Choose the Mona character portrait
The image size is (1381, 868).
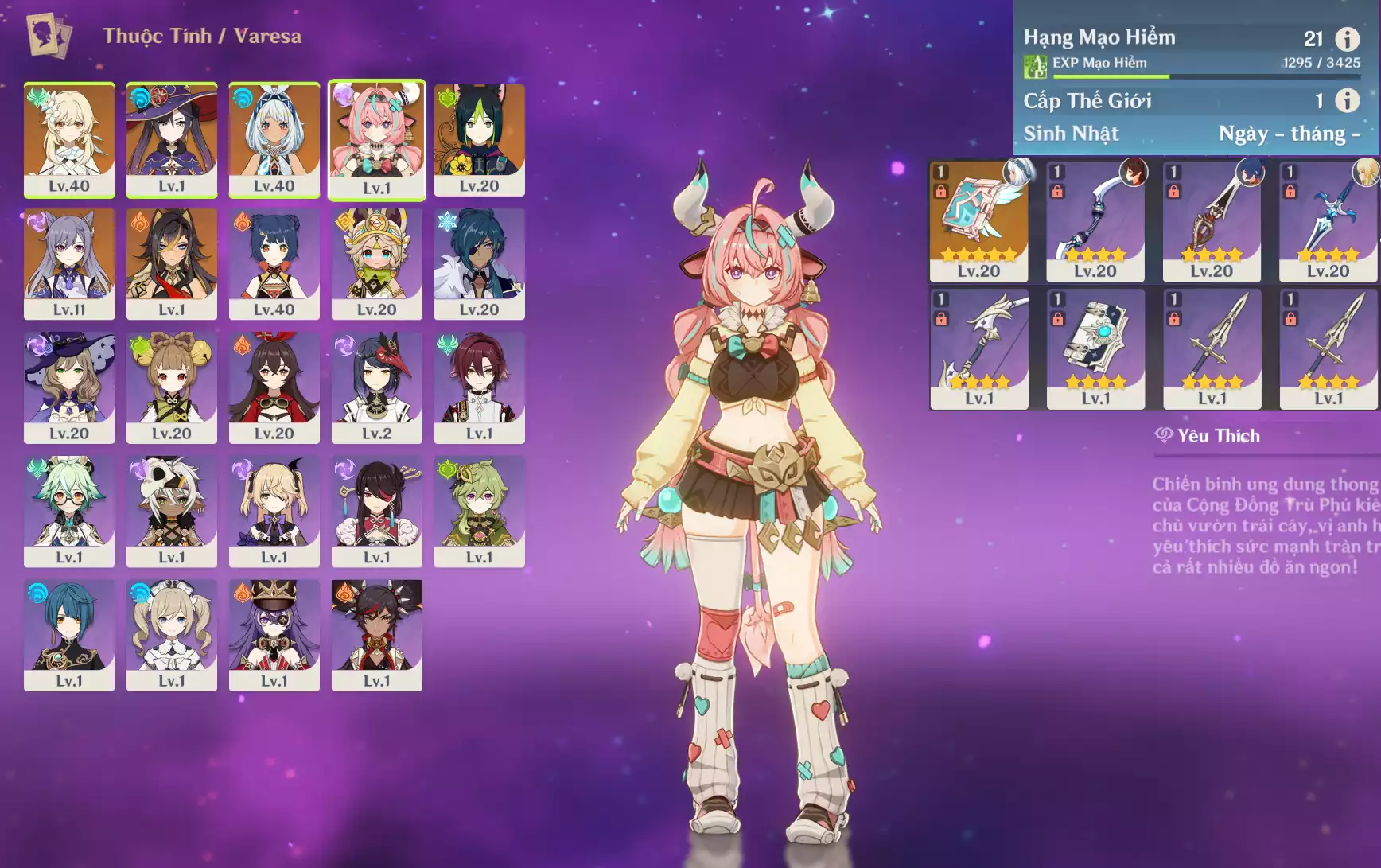tap(172, 139)
